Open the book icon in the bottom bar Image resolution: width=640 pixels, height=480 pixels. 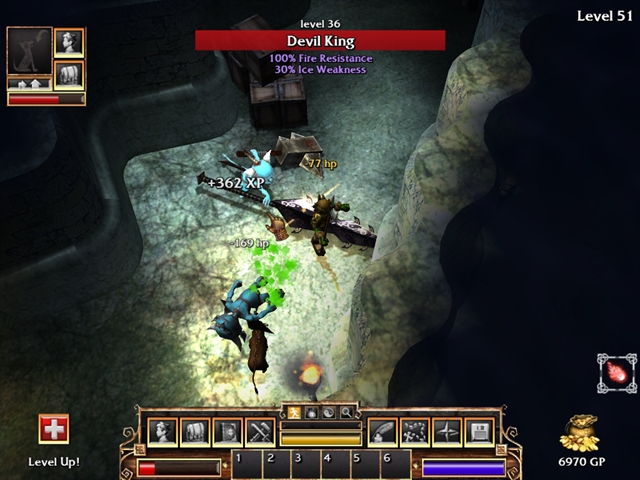227,432
